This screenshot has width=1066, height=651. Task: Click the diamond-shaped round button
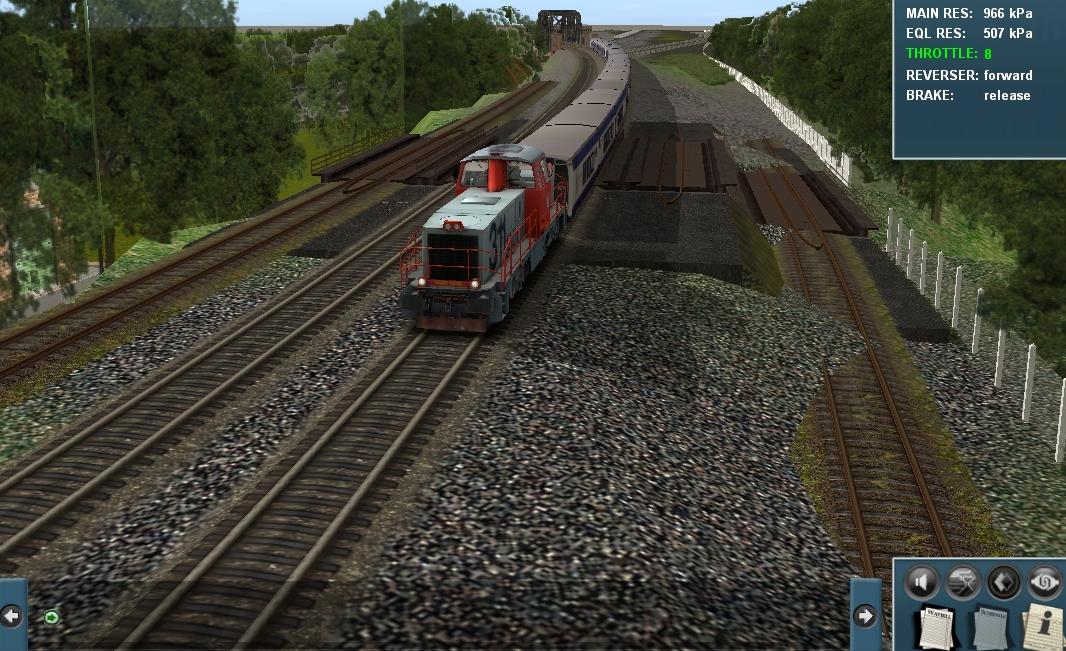1003,581
